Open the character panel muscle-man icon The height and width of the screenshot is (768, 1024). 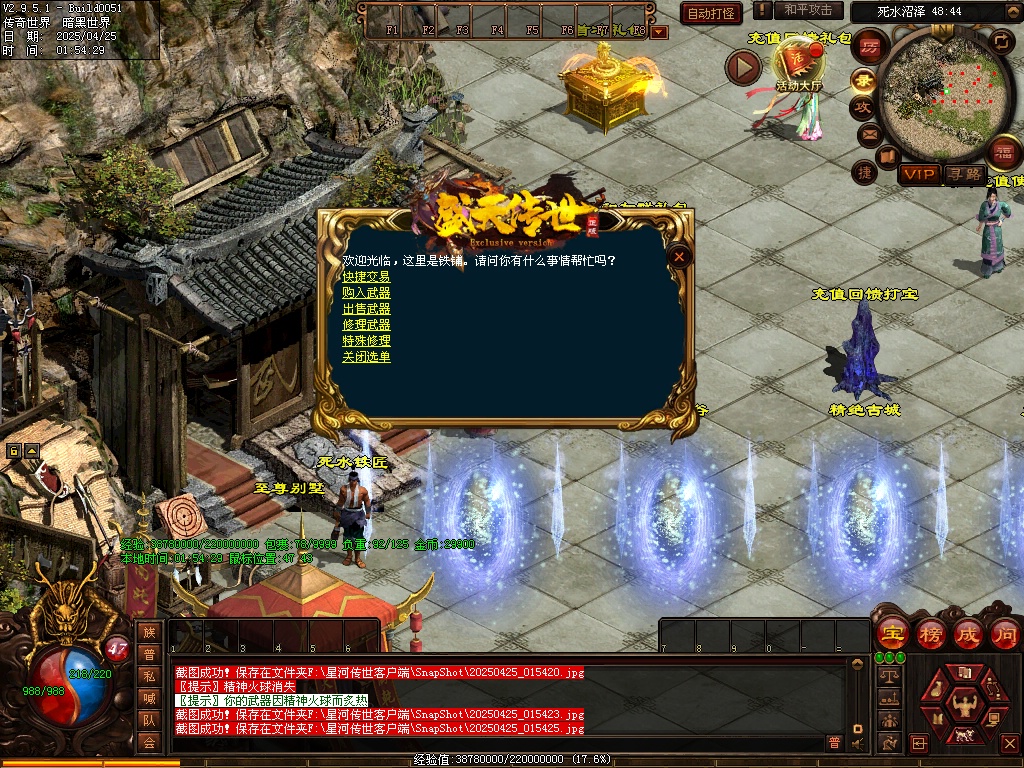coord(966,706)
